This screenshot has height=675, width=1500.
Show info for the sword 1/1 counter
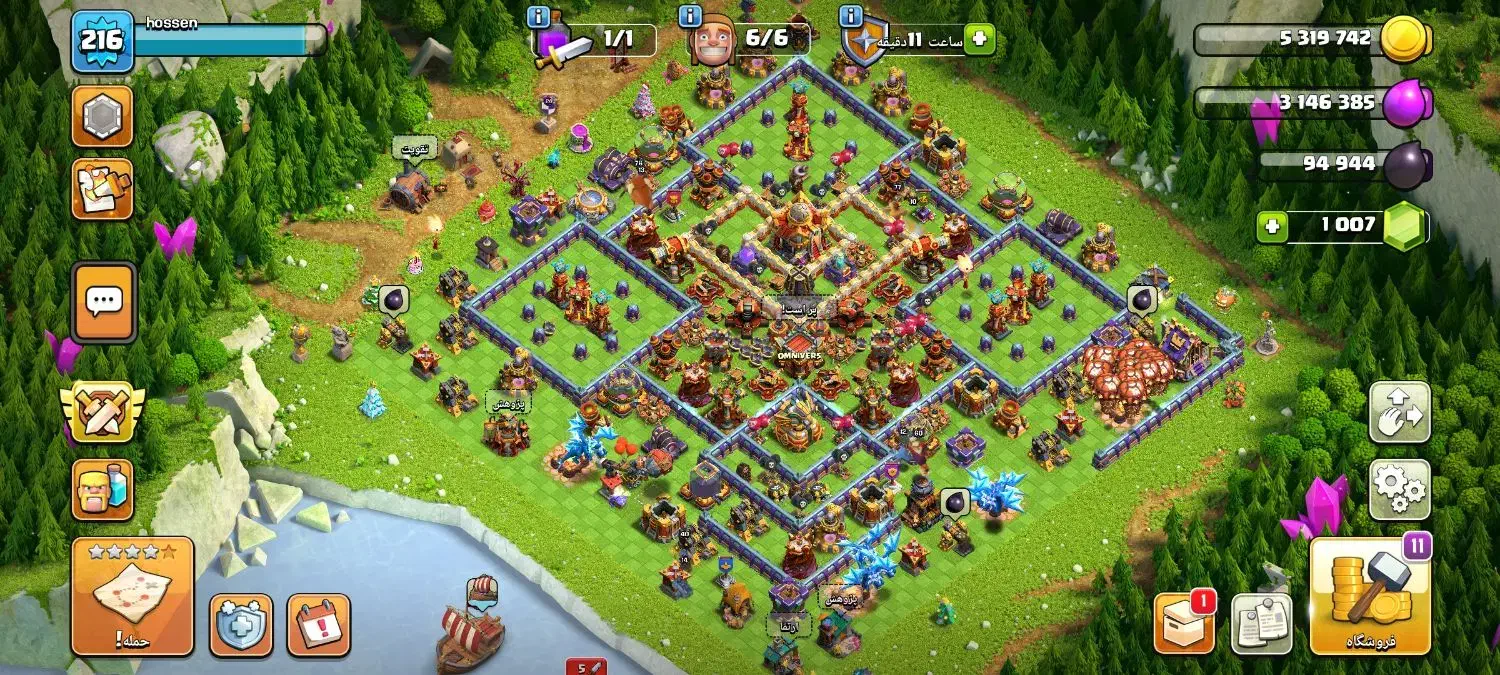(x=538, y=17)
